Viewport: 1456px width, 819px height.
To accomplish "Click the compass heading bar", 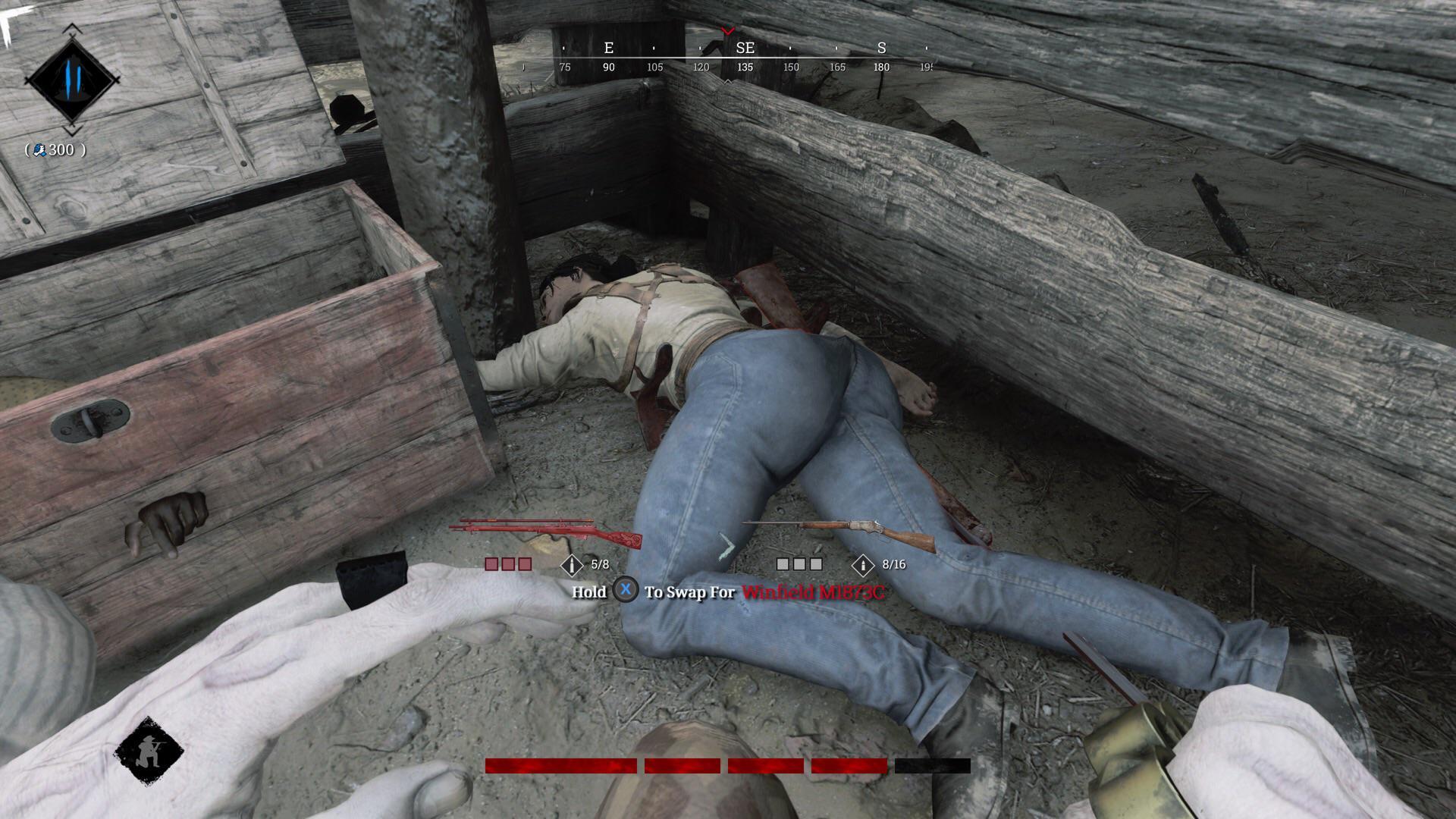I will [x=728, y=57].
